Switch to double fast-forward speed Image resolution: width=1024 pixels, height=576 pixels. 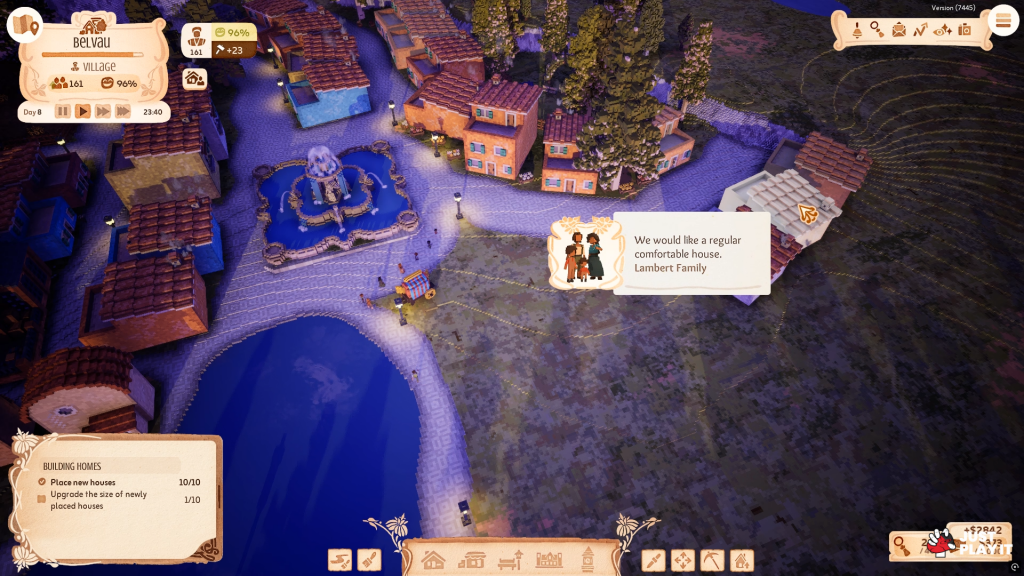tap(103, 111)
